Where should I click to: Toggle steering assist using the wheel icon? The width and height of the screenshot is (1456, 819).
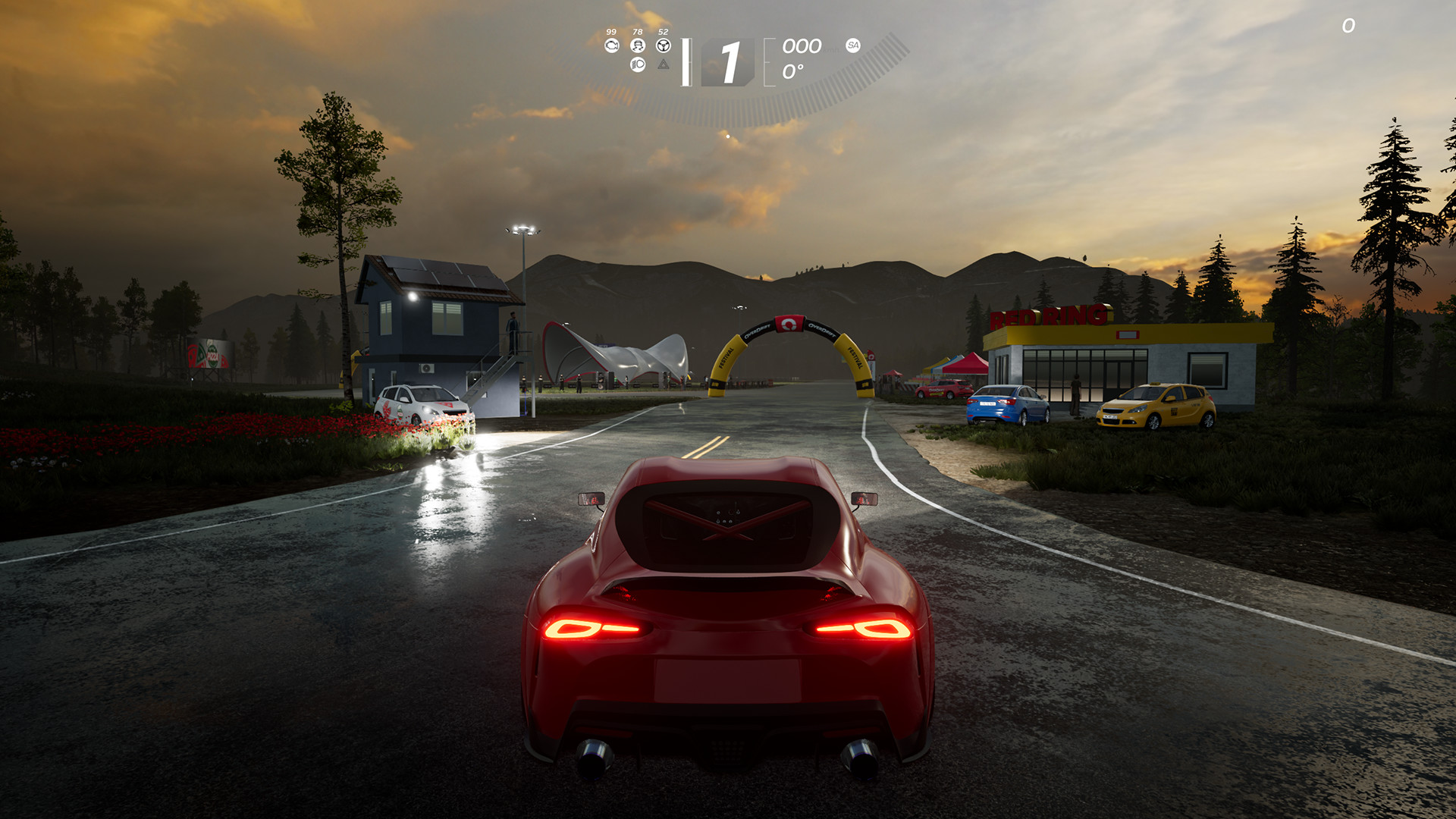664,45
